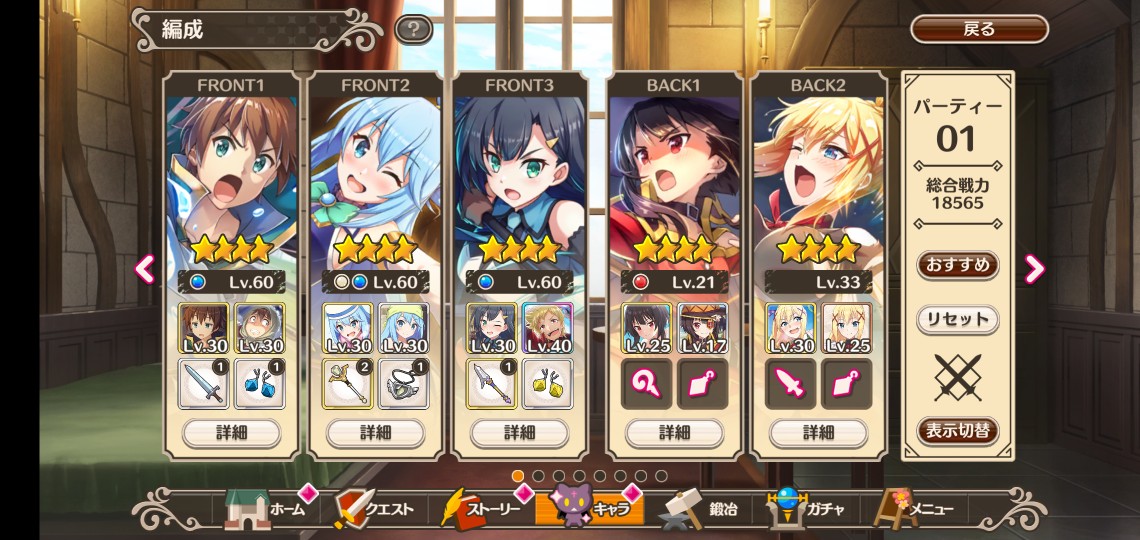Open the help question mark button
Screen dimensions: 1140x540
413,29
